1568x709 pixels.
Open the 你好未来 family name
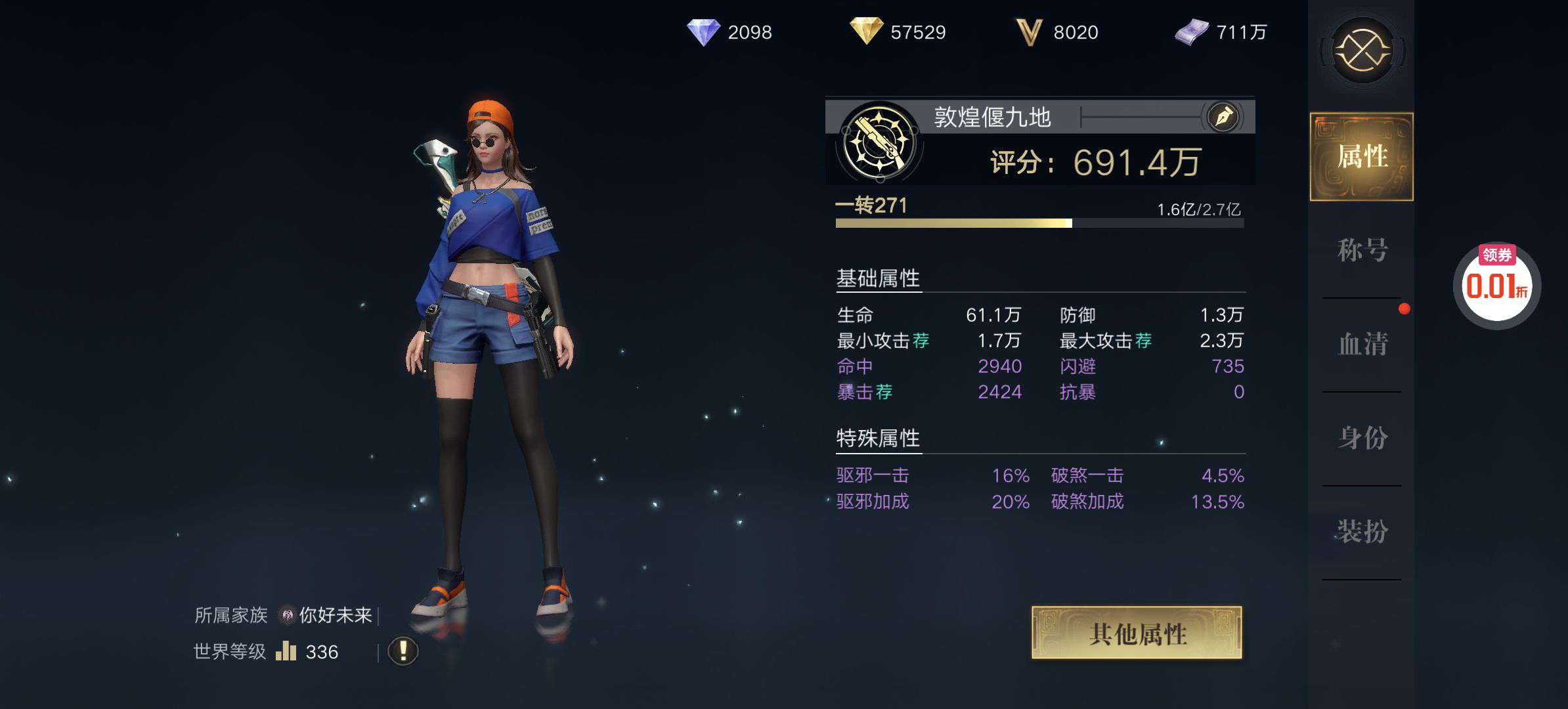[x=335, y=615]
